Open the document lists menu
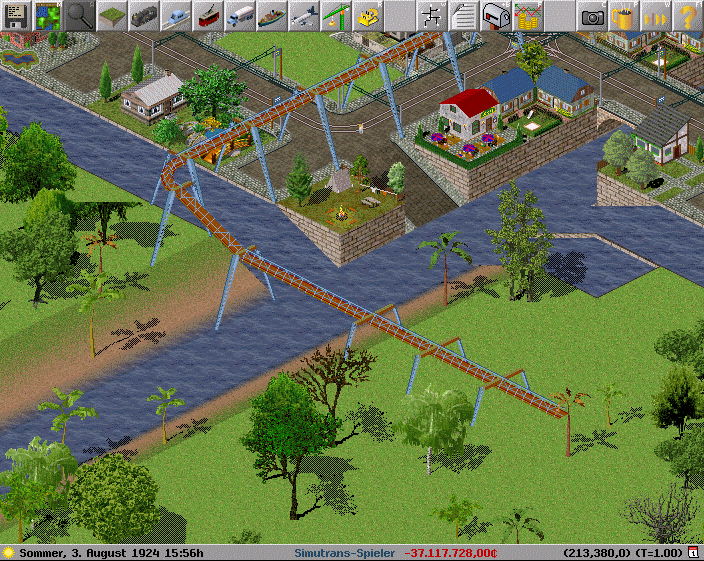 point(464,15)
